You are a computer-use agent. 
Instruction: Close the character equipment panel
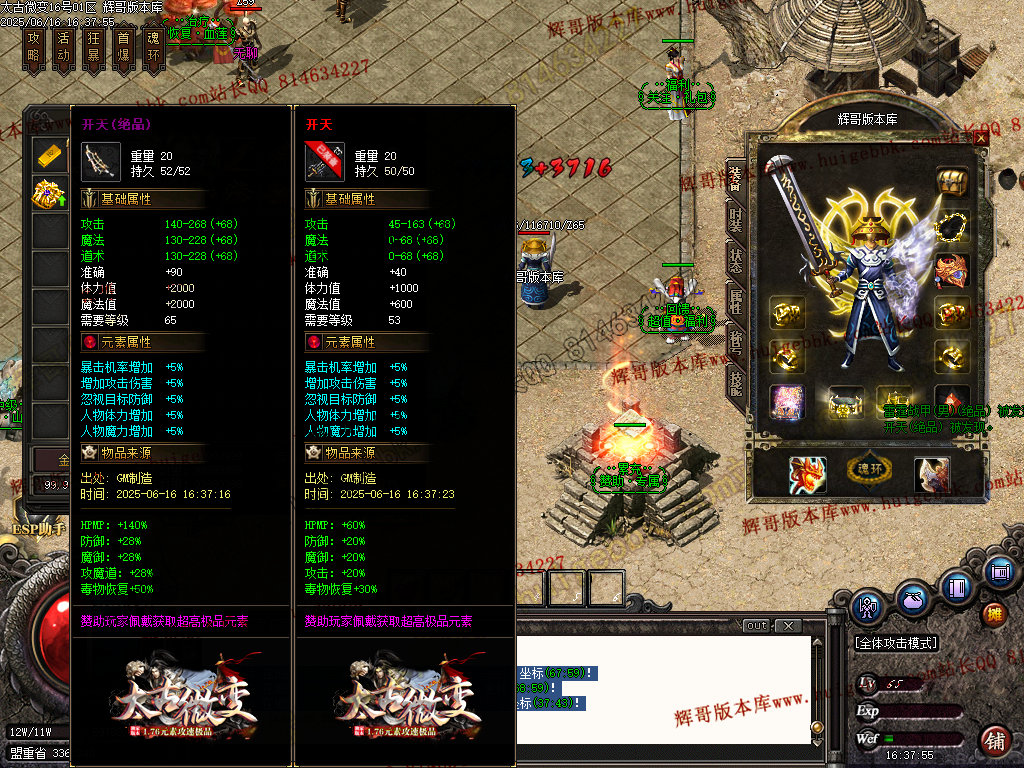(x=981, y=138)
